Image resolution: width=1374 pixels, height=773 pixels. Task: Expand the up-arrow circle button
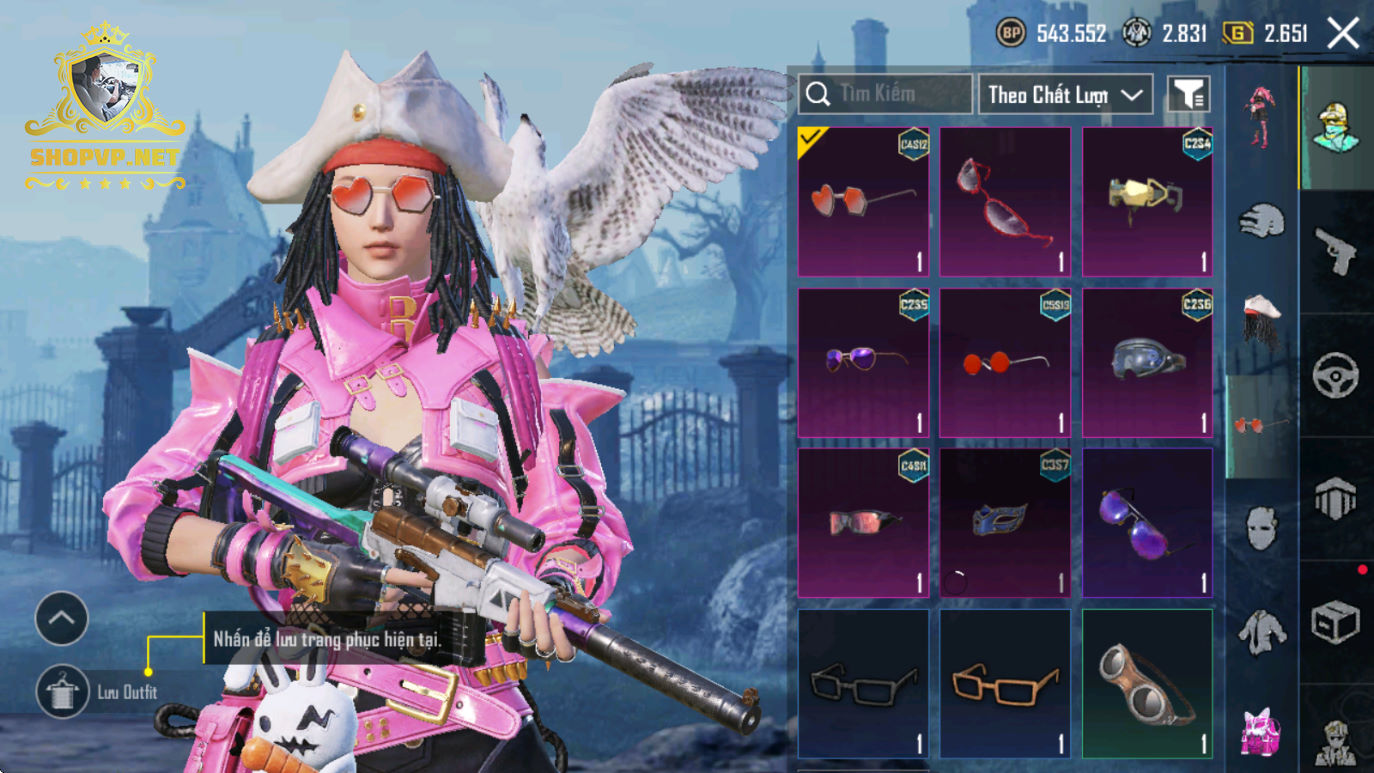[62, 619]
